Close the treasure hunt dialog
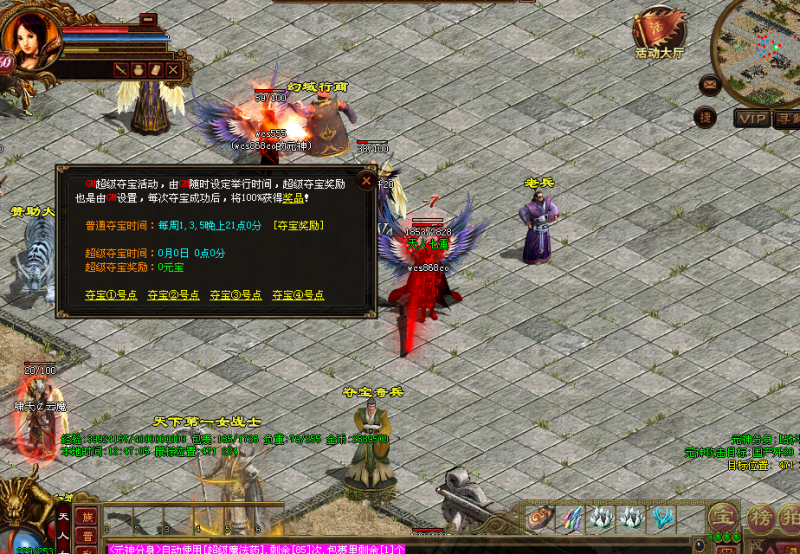Screen dimensions: 800x554 [367, 181]
